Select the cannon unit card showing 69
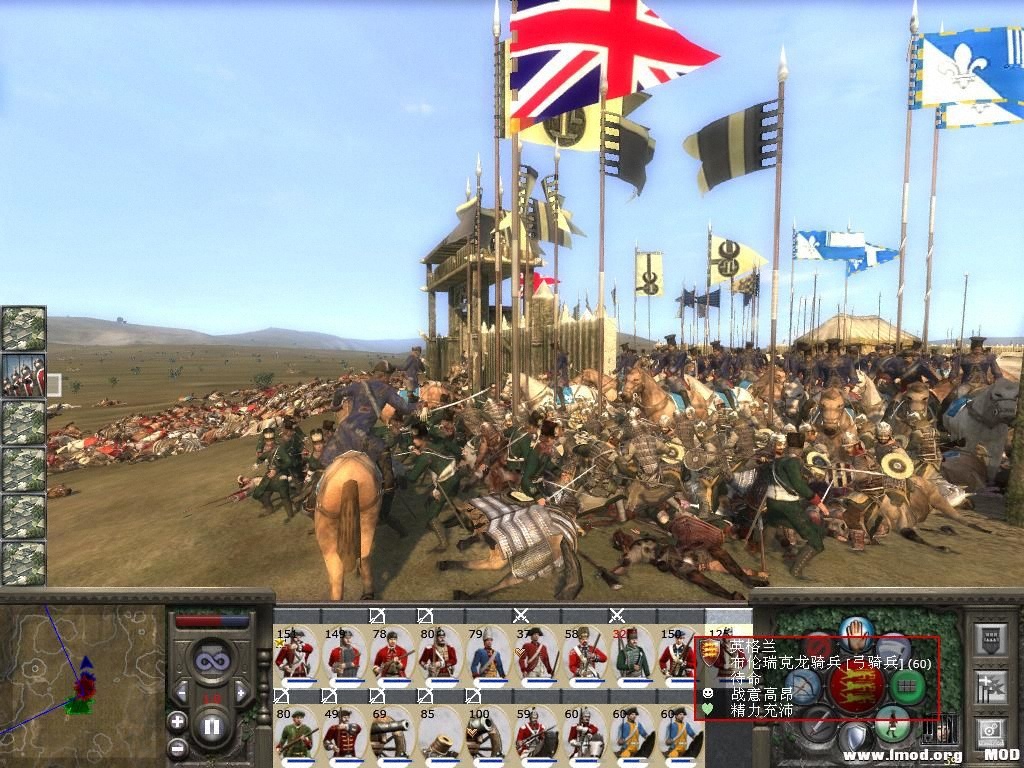The width and height of the screenshot is (1024, 768). click(x=390, y=734)
